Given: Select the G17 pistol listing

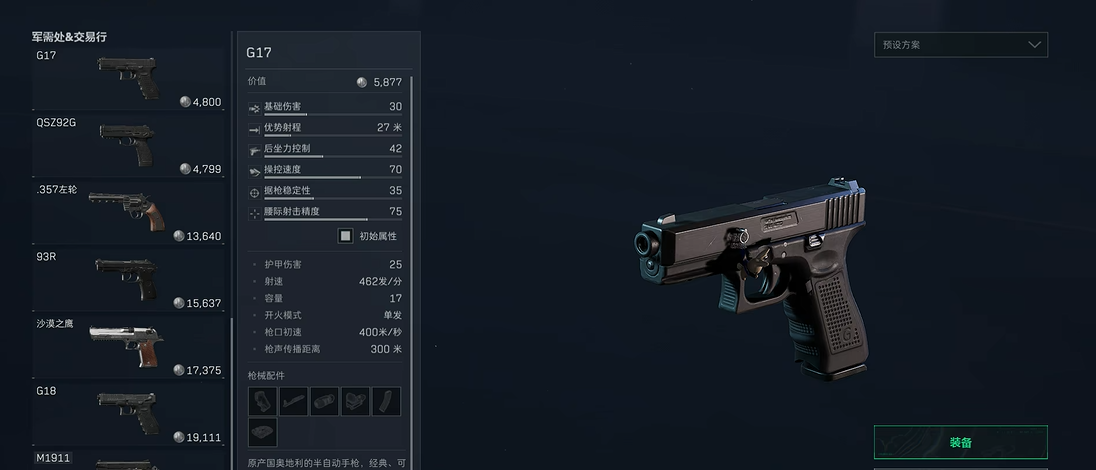Looking at the screenshot, I should [128, 78].
